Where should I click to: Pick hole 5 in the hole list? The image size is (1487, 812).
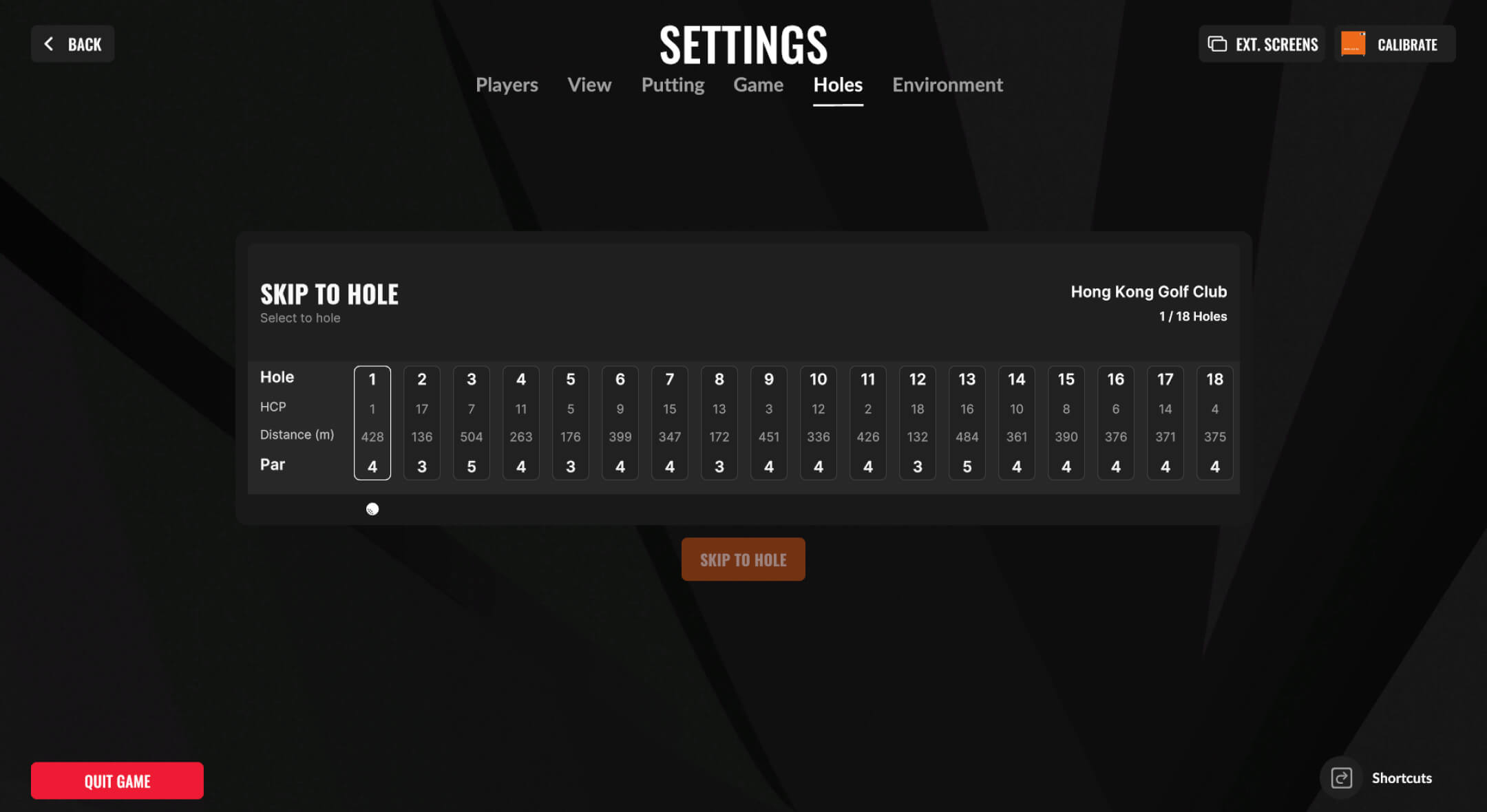[x=571, y=423]
